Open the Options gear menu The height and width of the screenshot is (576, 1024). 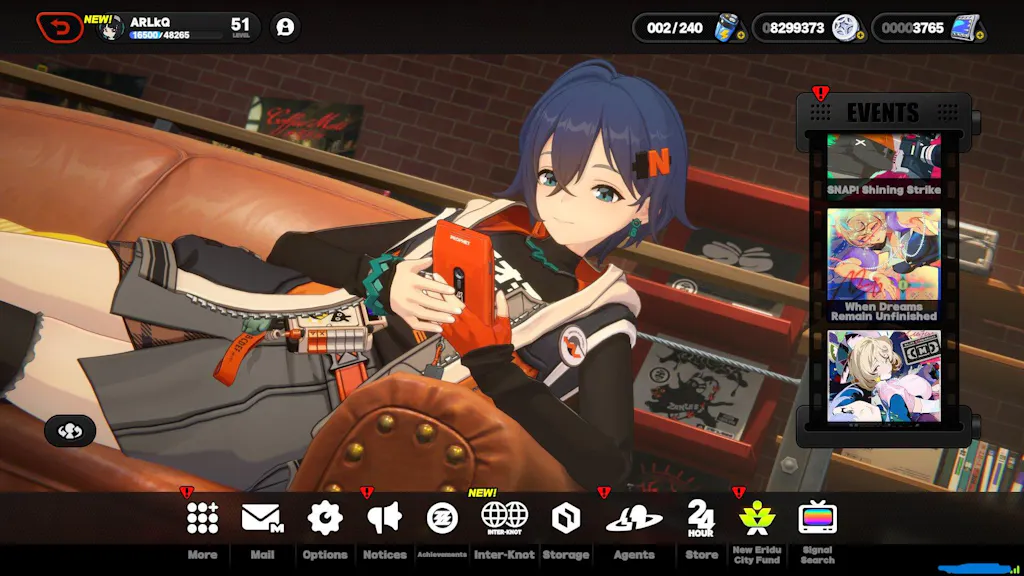pyautogui.click(x=325, y=519)
